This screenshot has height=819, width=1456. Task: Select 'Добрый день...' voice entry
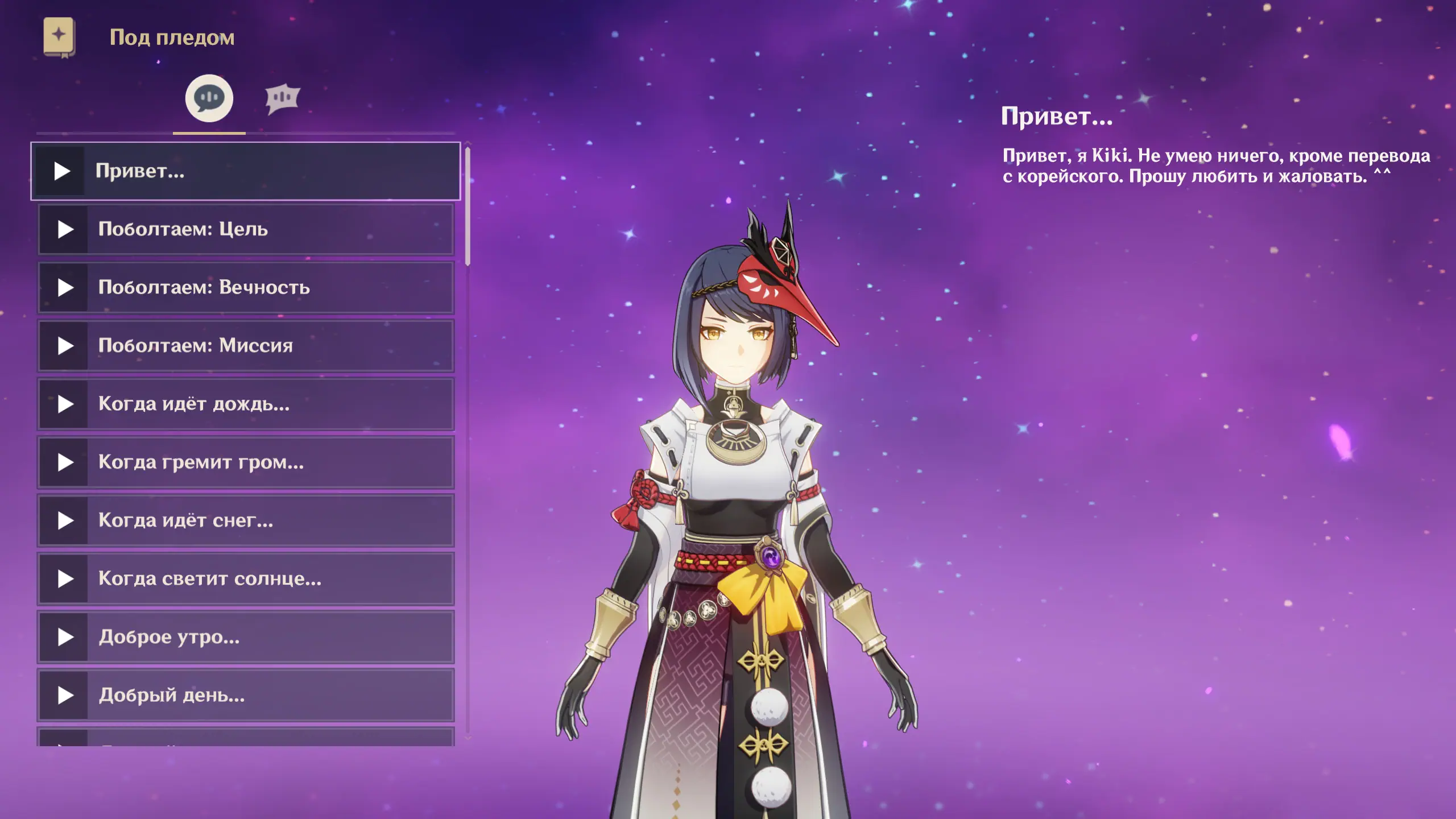click(x=246, y=695)
